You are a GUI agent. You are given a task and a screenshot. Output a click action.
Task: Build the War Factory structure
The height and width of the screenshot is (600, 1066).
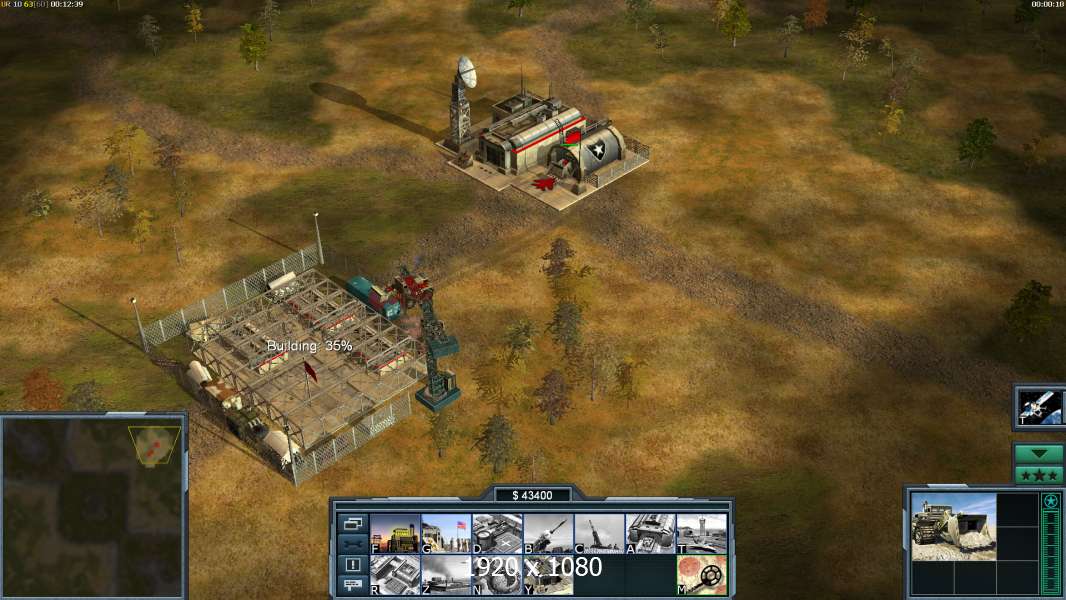coord(650,533)
